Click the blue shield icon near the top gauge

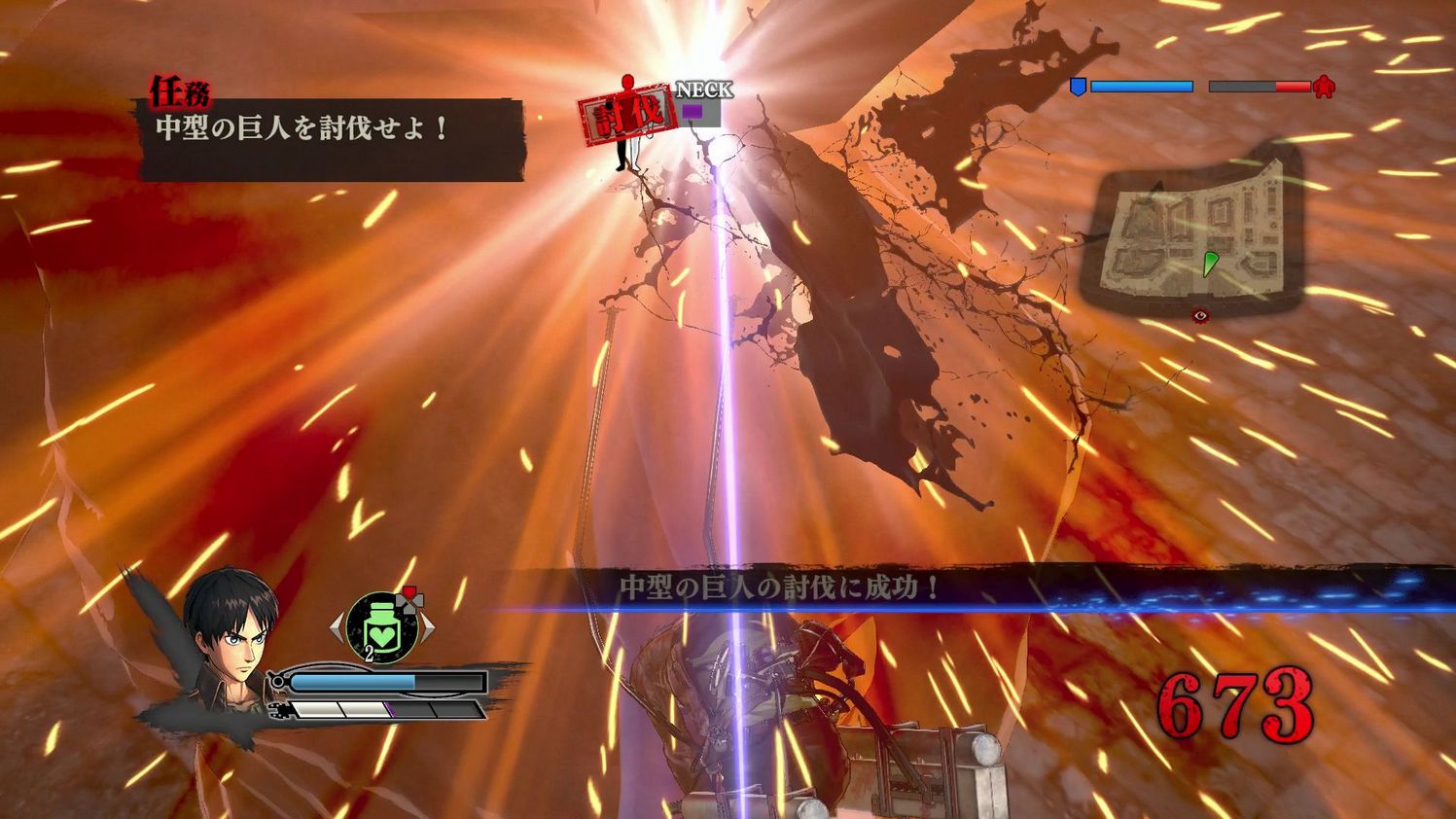pyautogui.click(x=1079, y=88)
